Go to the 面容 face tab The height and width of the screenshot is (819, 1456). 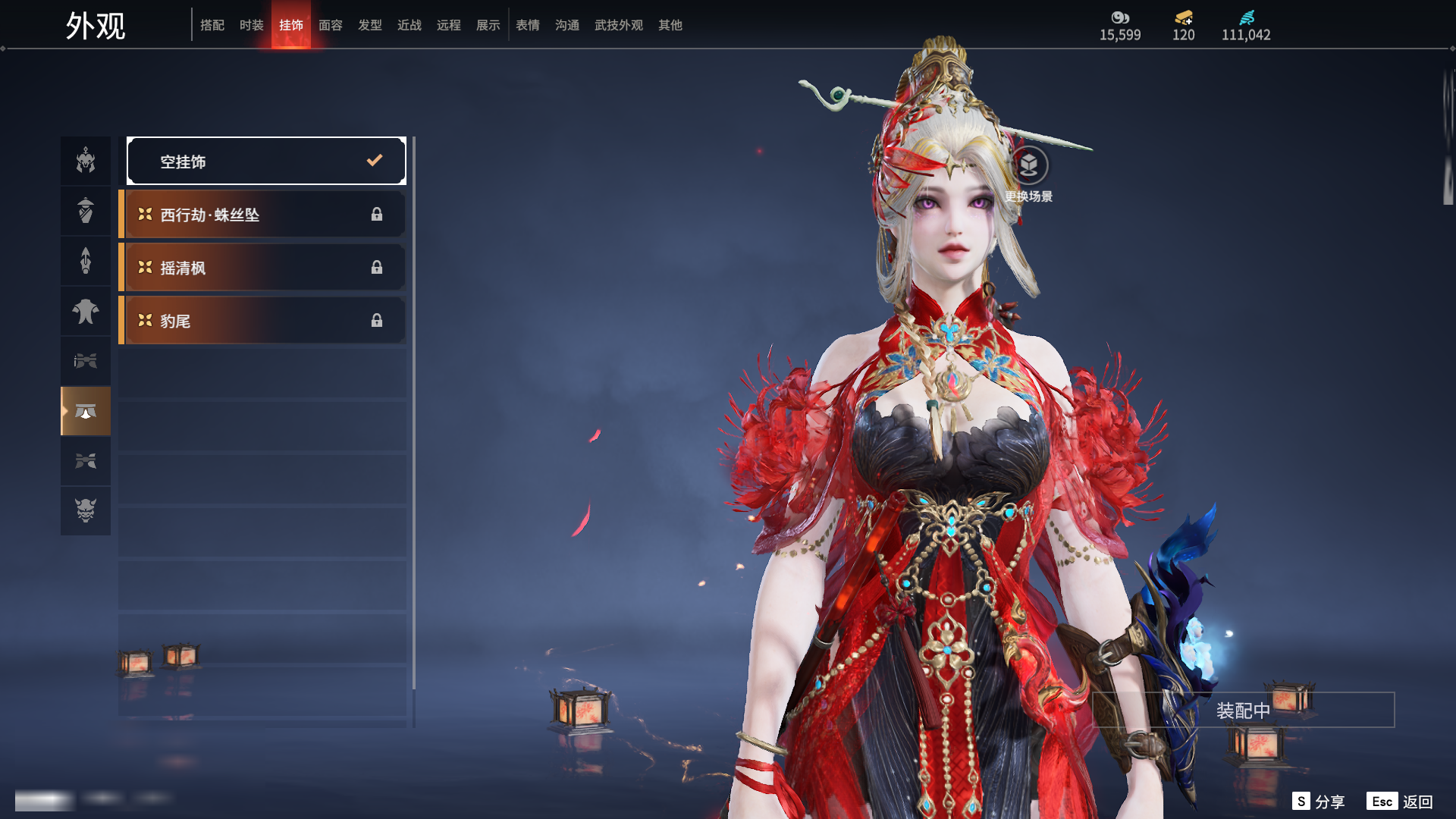tap(331, 25)
